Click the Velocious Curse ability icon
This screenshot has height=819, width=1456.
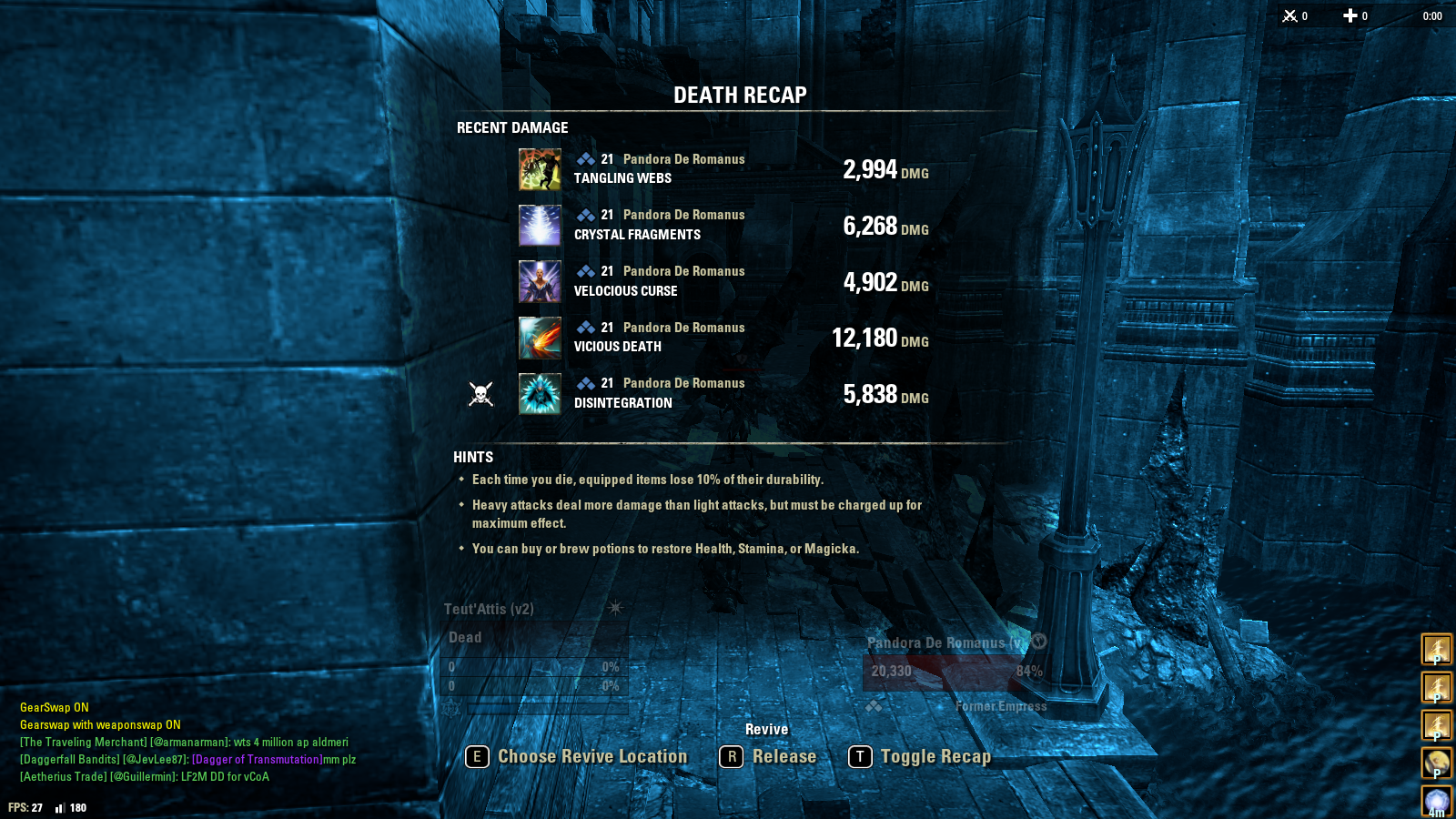(540, 282)
